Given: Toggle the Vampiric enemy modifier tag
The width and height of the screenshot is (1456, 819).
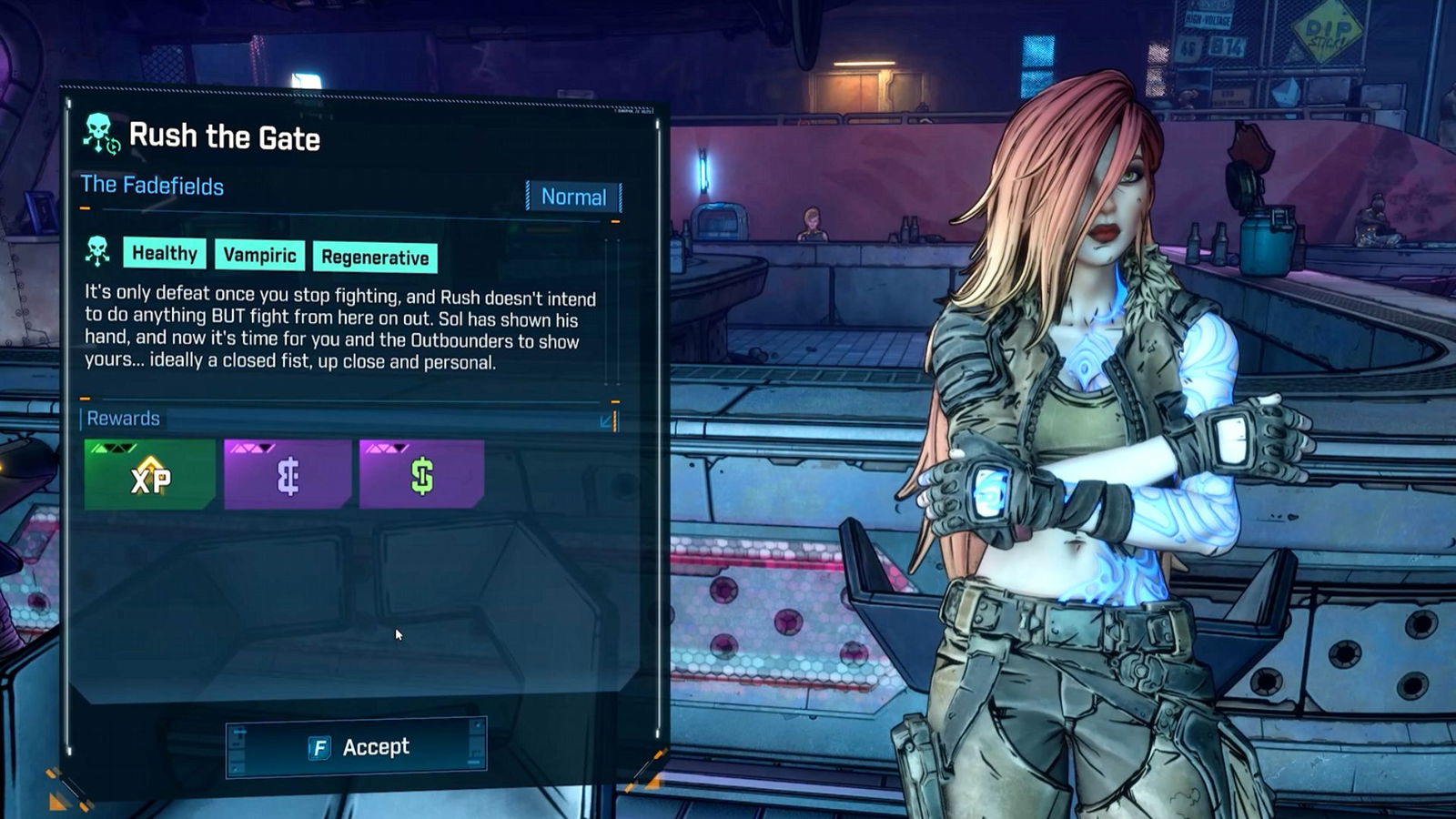Looking at the screenshot, I should [259, 256].
